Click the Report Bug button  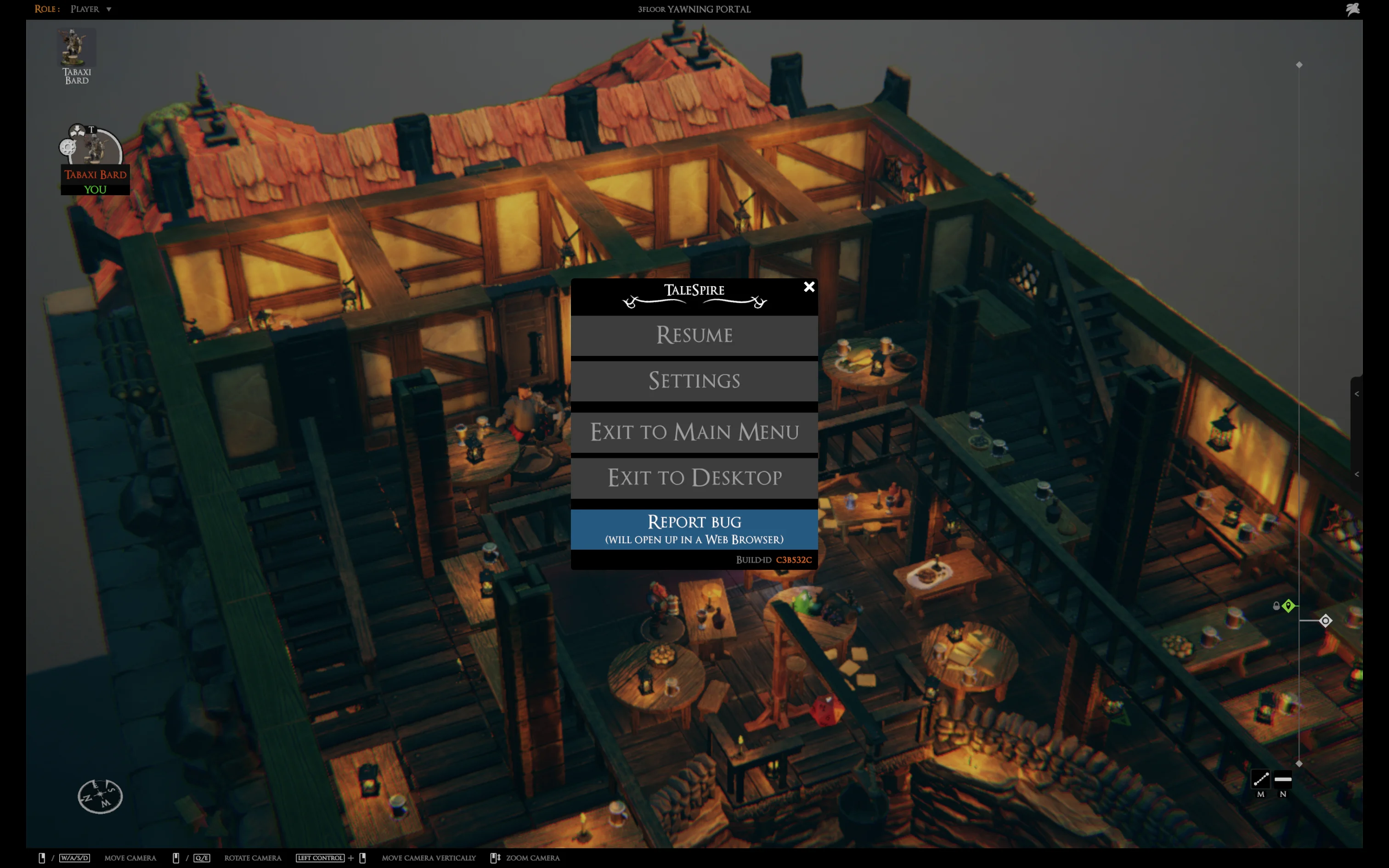pyautogui.click(x=694, y=528)
